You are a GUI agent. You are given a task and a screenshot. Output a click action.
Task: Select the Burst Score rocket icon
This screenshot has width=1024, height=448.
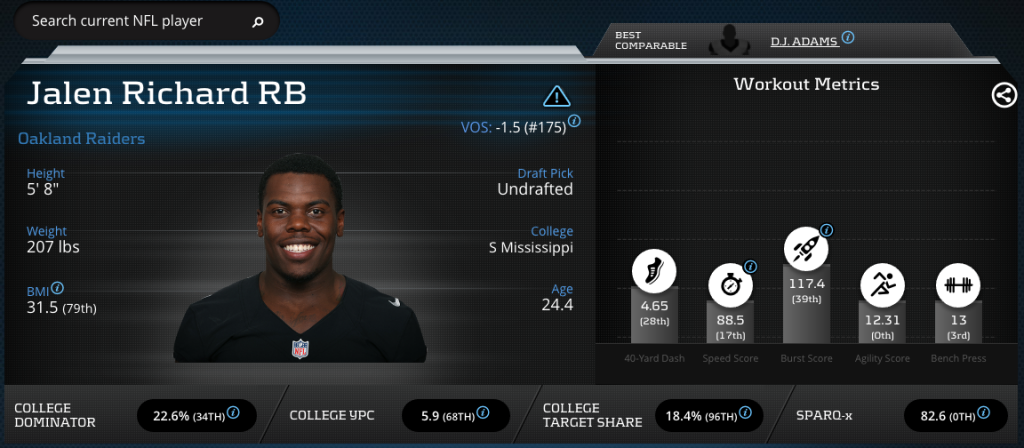click(806, 245)
